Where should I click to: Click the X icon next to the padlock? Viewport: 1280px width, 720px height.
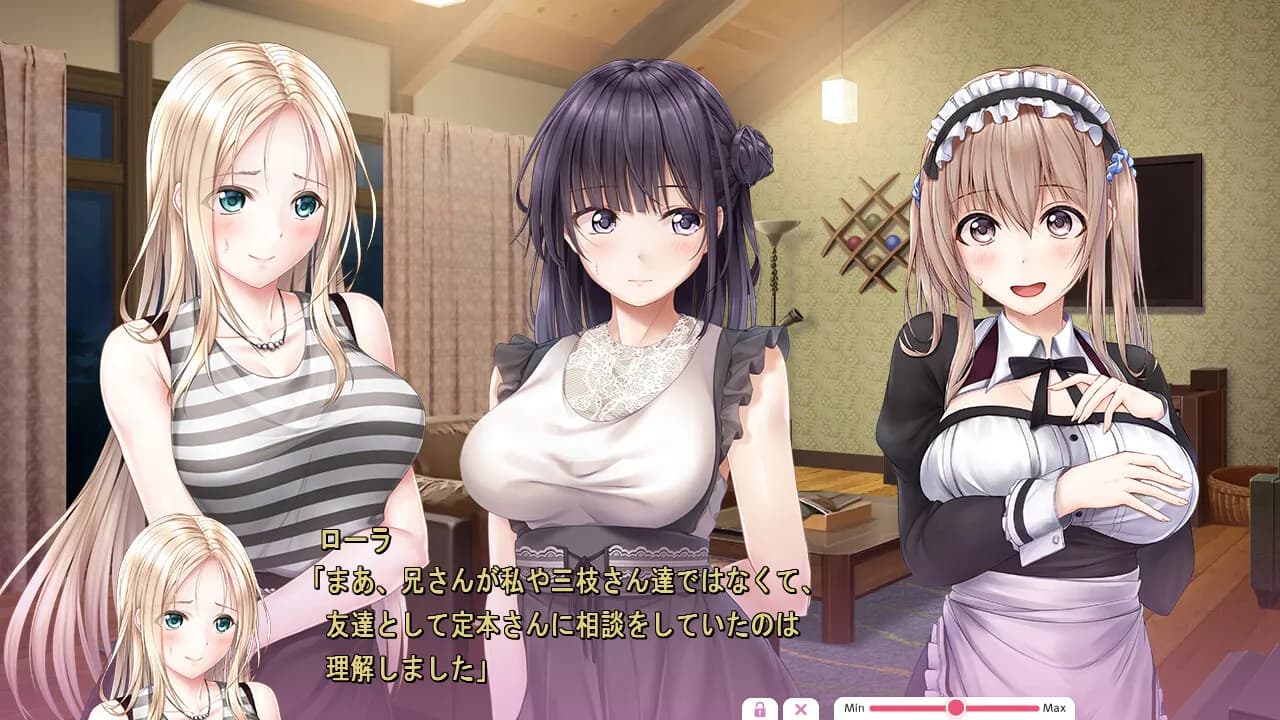click(800, 708)
